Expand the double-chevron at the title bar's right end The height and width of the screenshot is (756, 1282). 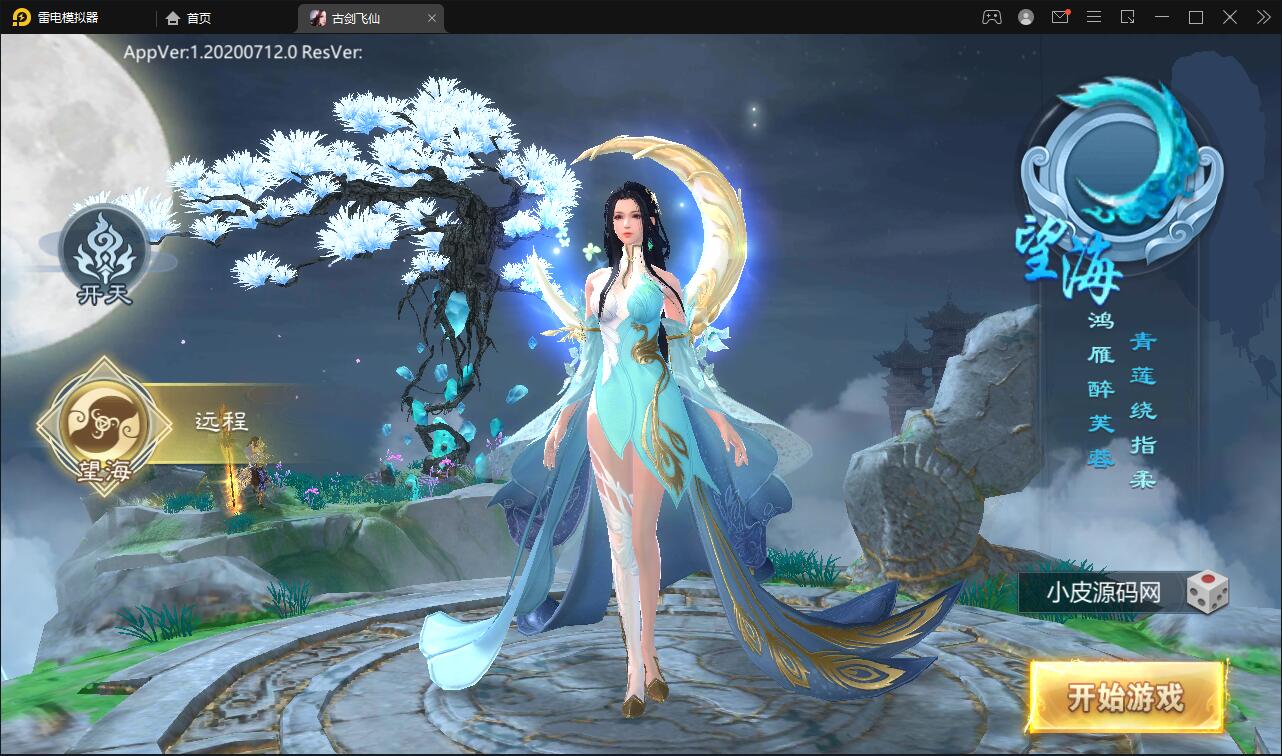[x=1262, y=17]
